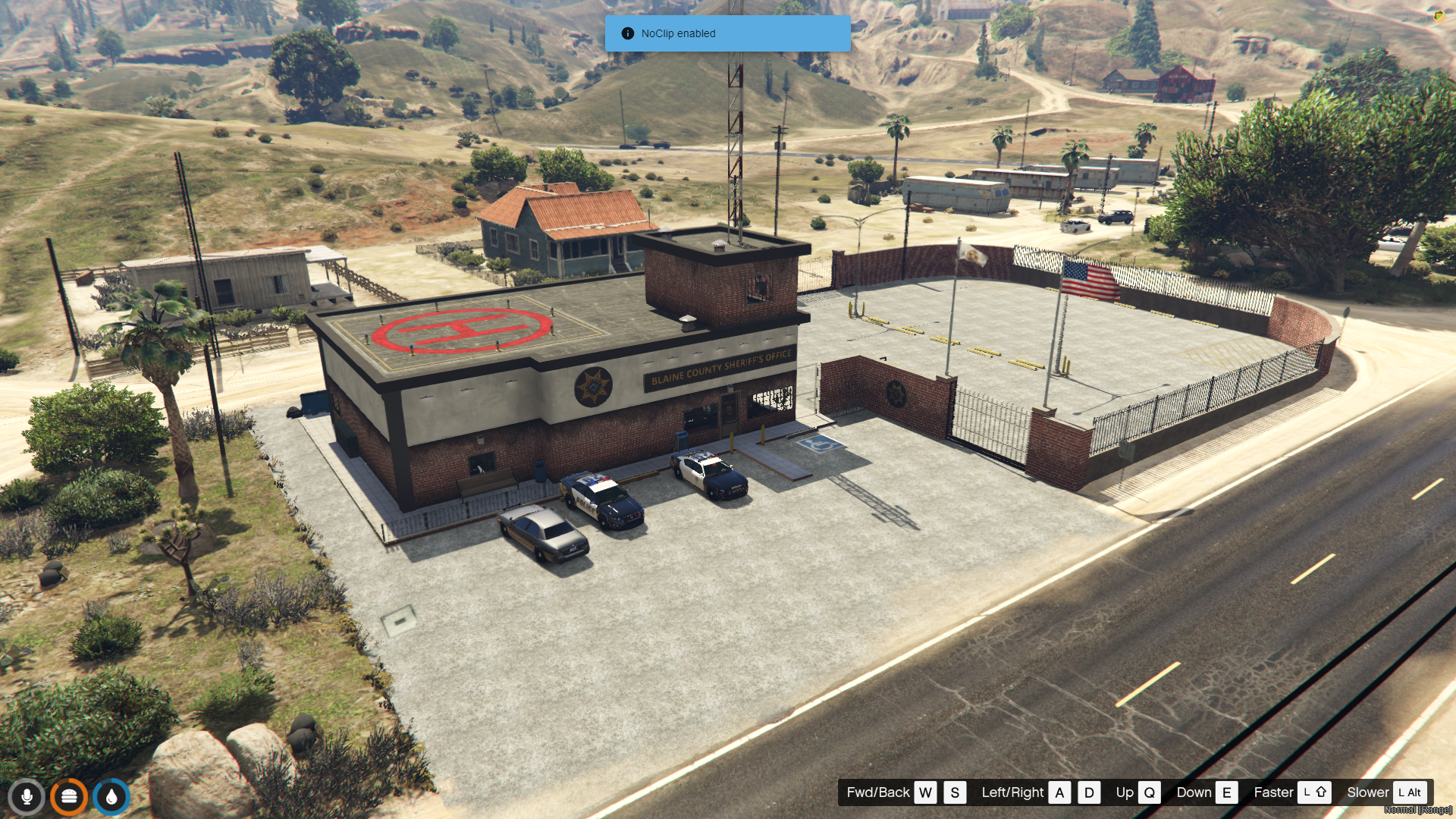
Task: Click the water drop thirst icon
Action: click(x=111, y=797)
